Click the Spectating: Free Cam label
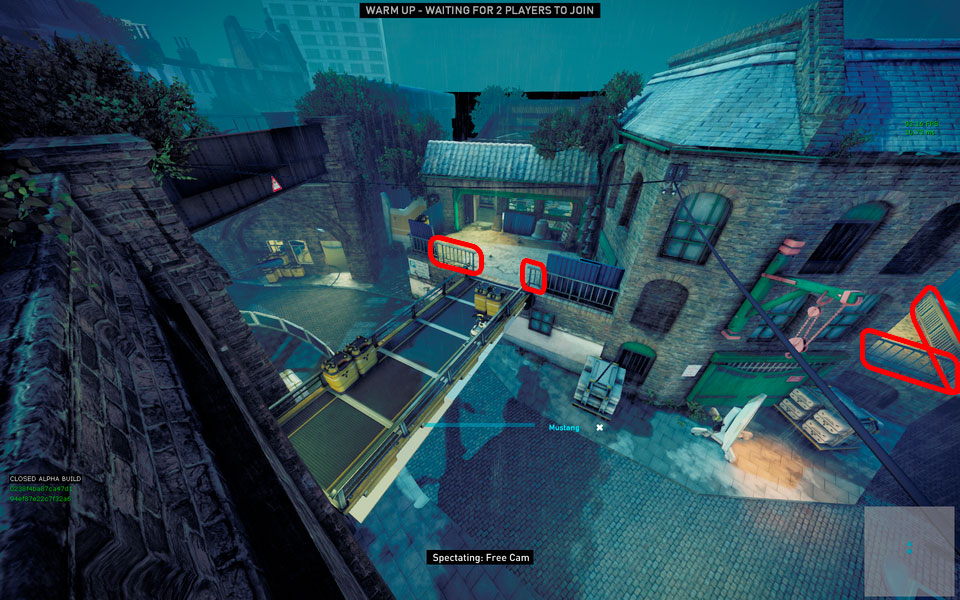This screenshot has height=600, width=960. point(480,557)
